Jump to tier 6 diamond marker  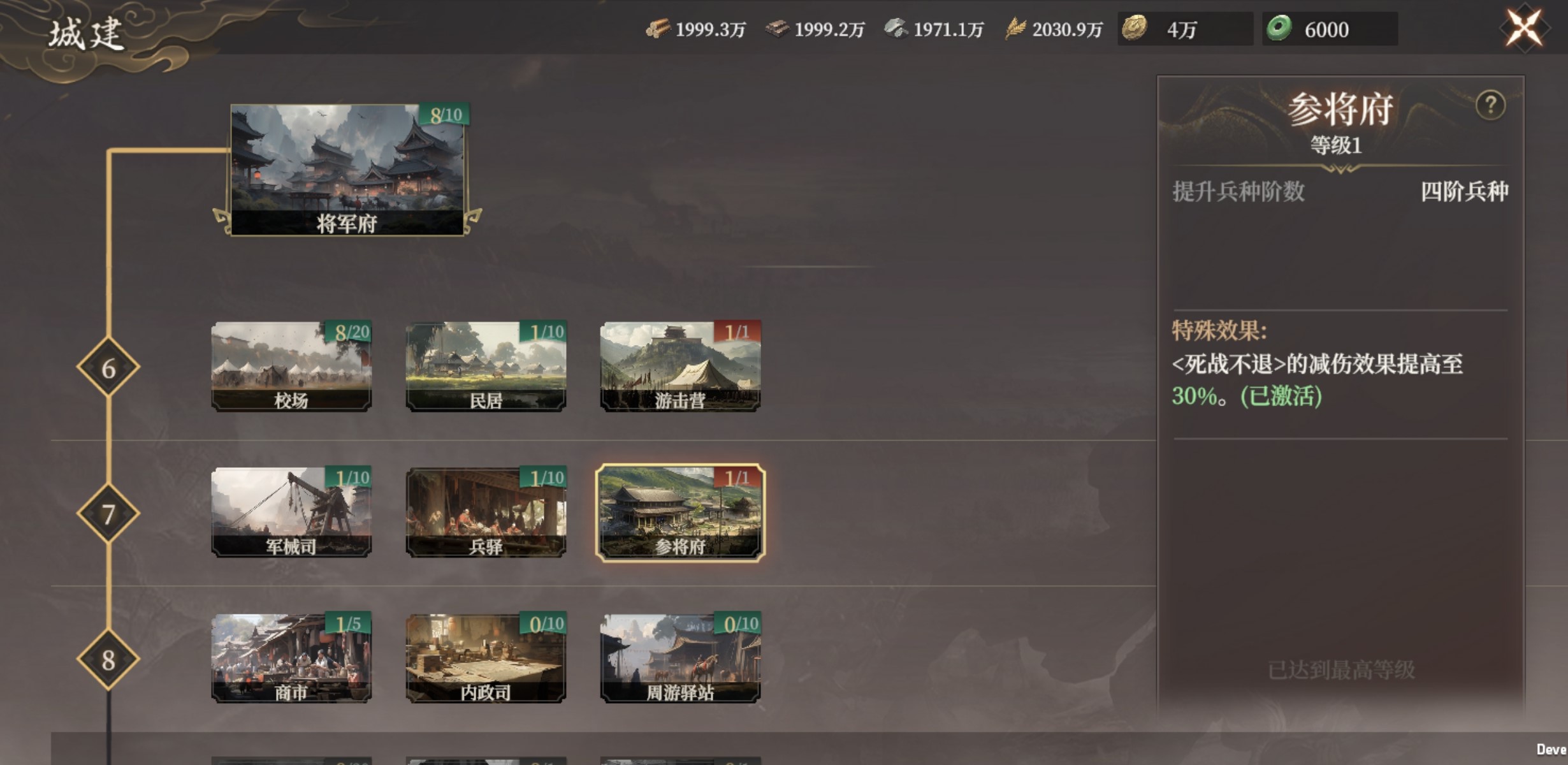tap(108, 368)
